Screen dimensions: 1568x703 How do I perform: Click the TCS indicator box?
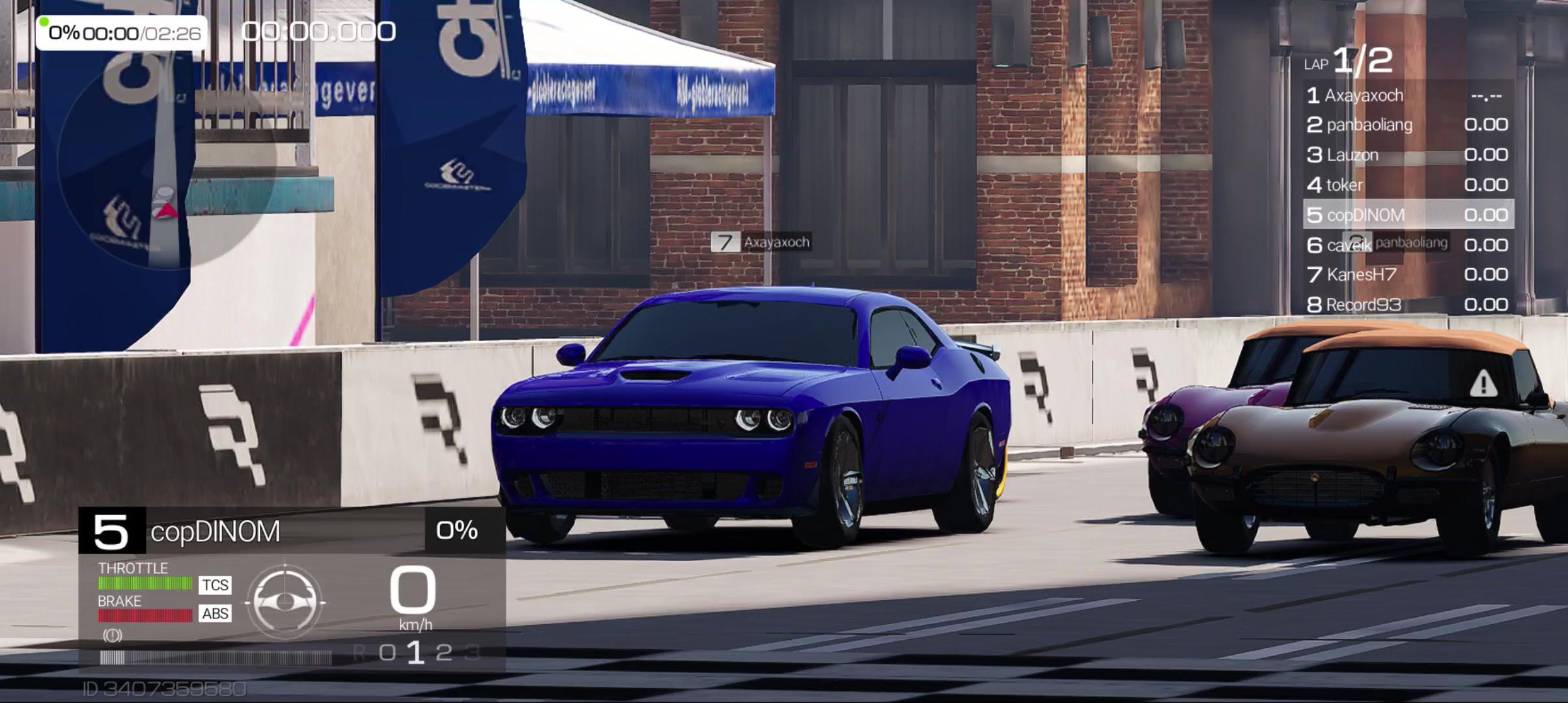[x=215, y=585]
